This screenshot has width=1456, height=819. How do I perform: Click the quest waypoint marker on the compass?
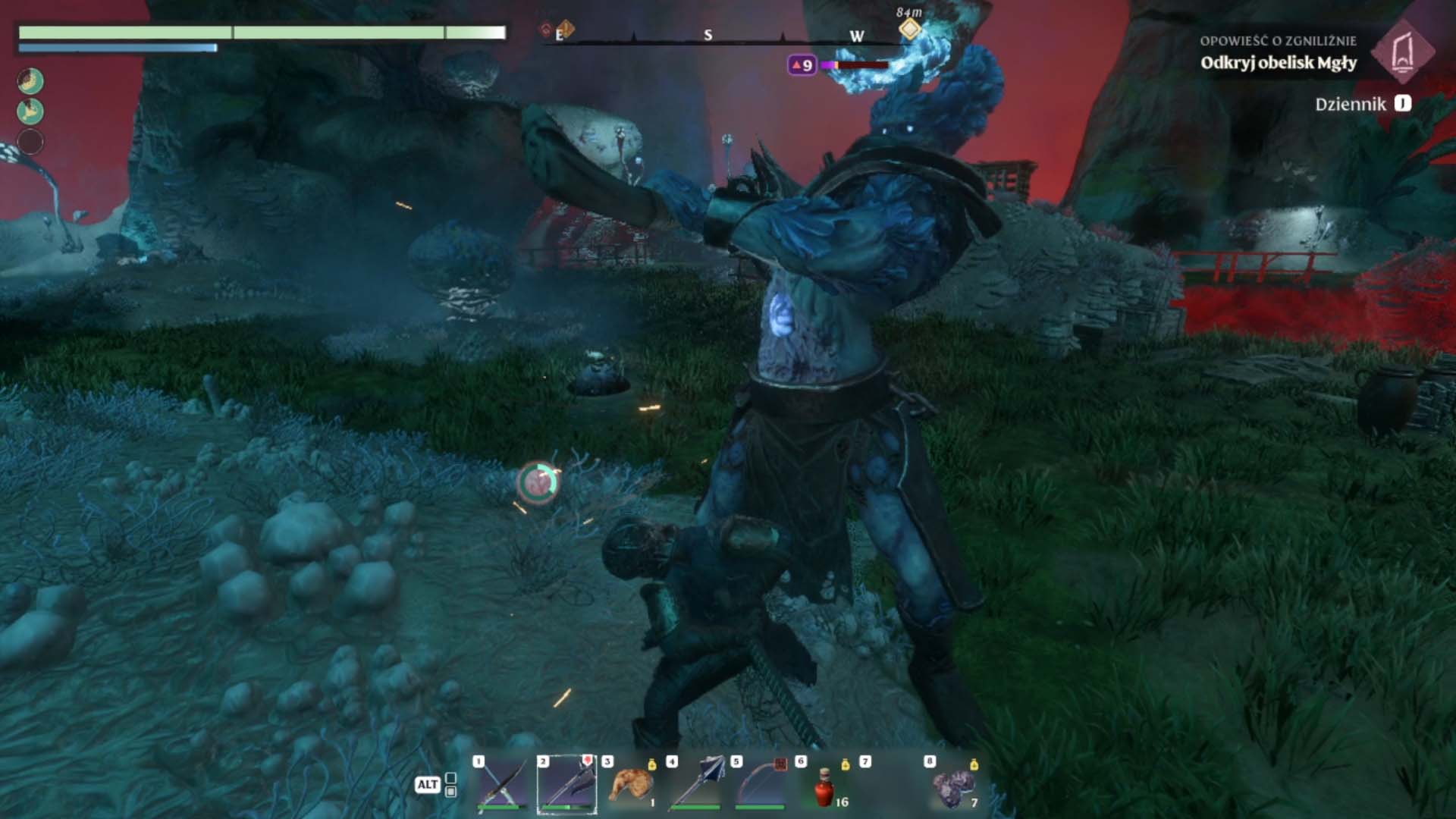(909, 30)
